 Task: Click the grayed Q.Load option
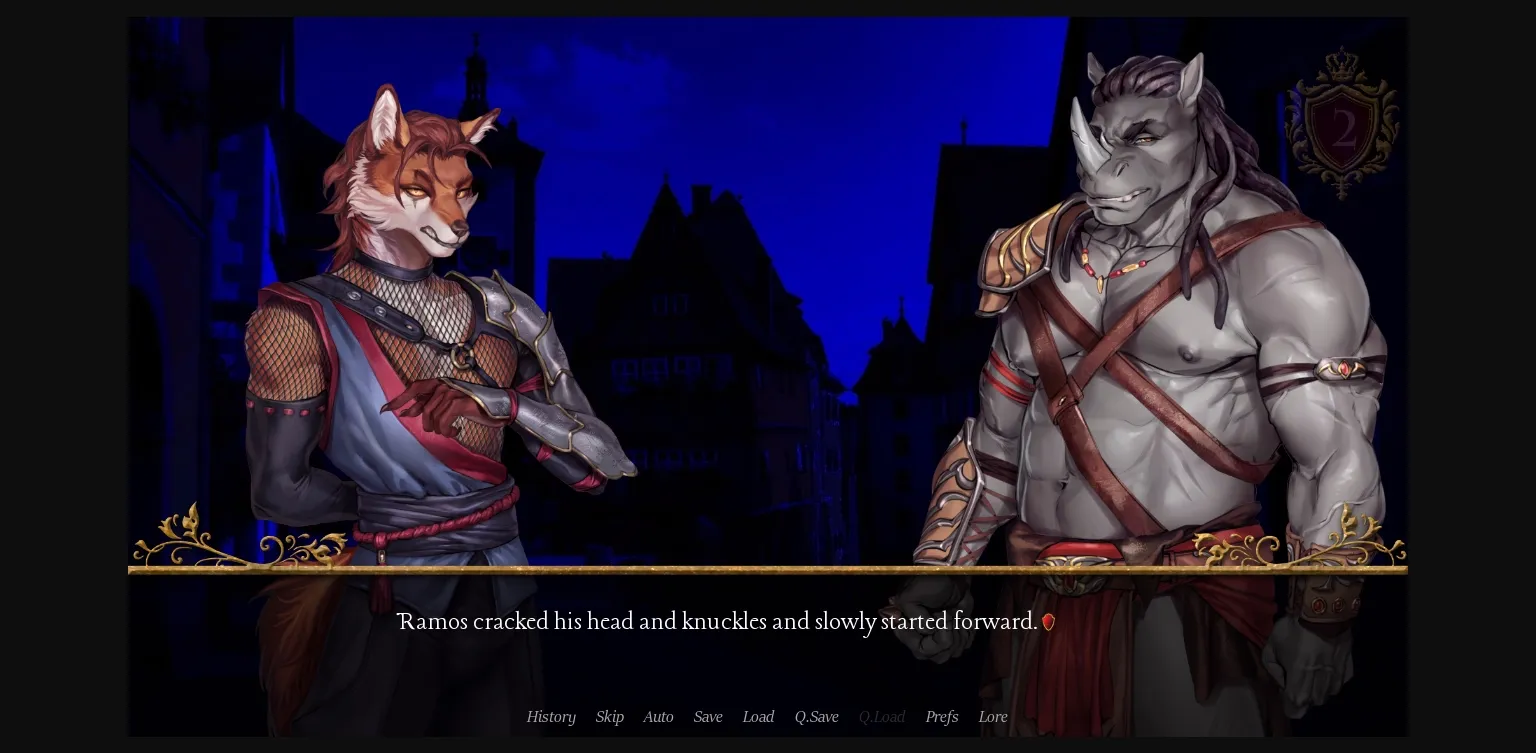pos(881,717)
